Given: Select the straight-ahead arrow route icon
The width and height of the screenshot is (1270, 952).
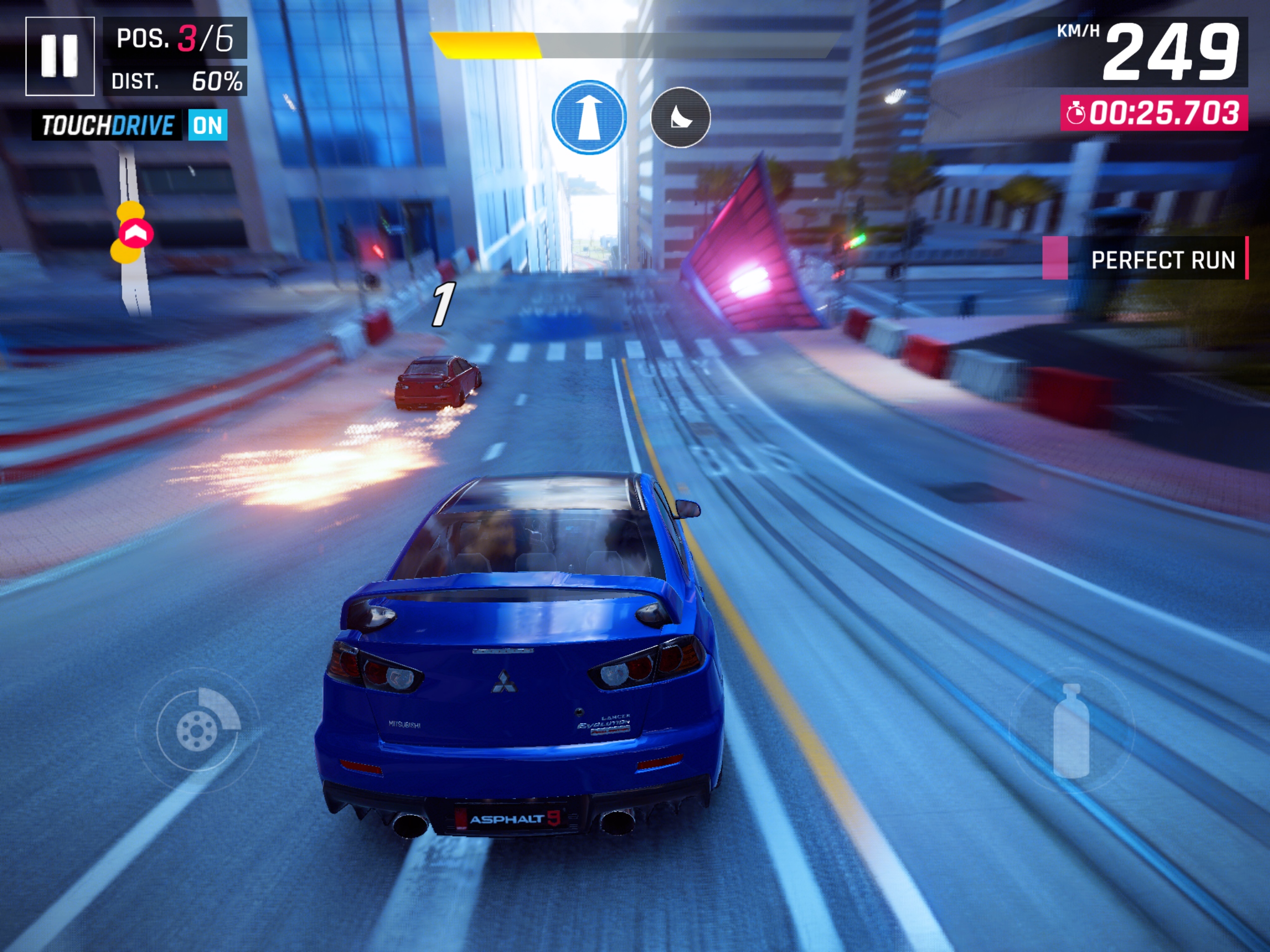Looking at the screenshot, I should coord(589,117).
